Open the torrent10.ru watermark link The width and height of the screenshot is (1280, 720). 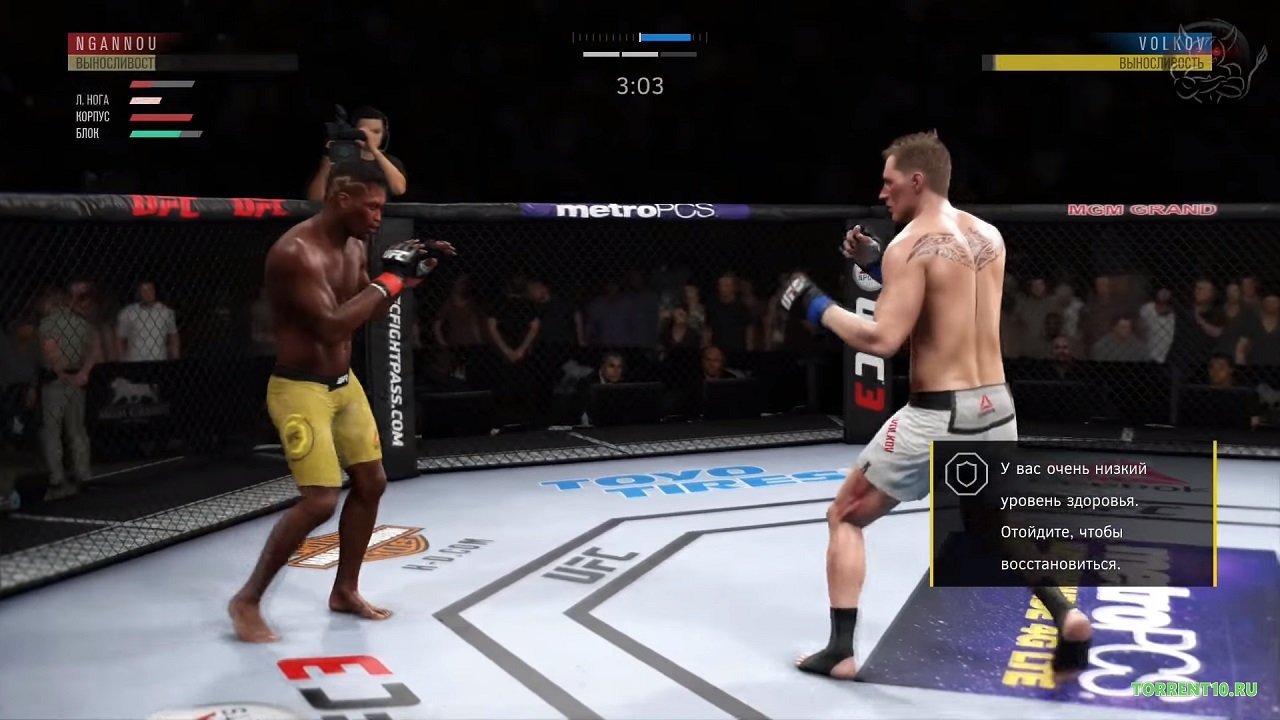(1195, 689)
